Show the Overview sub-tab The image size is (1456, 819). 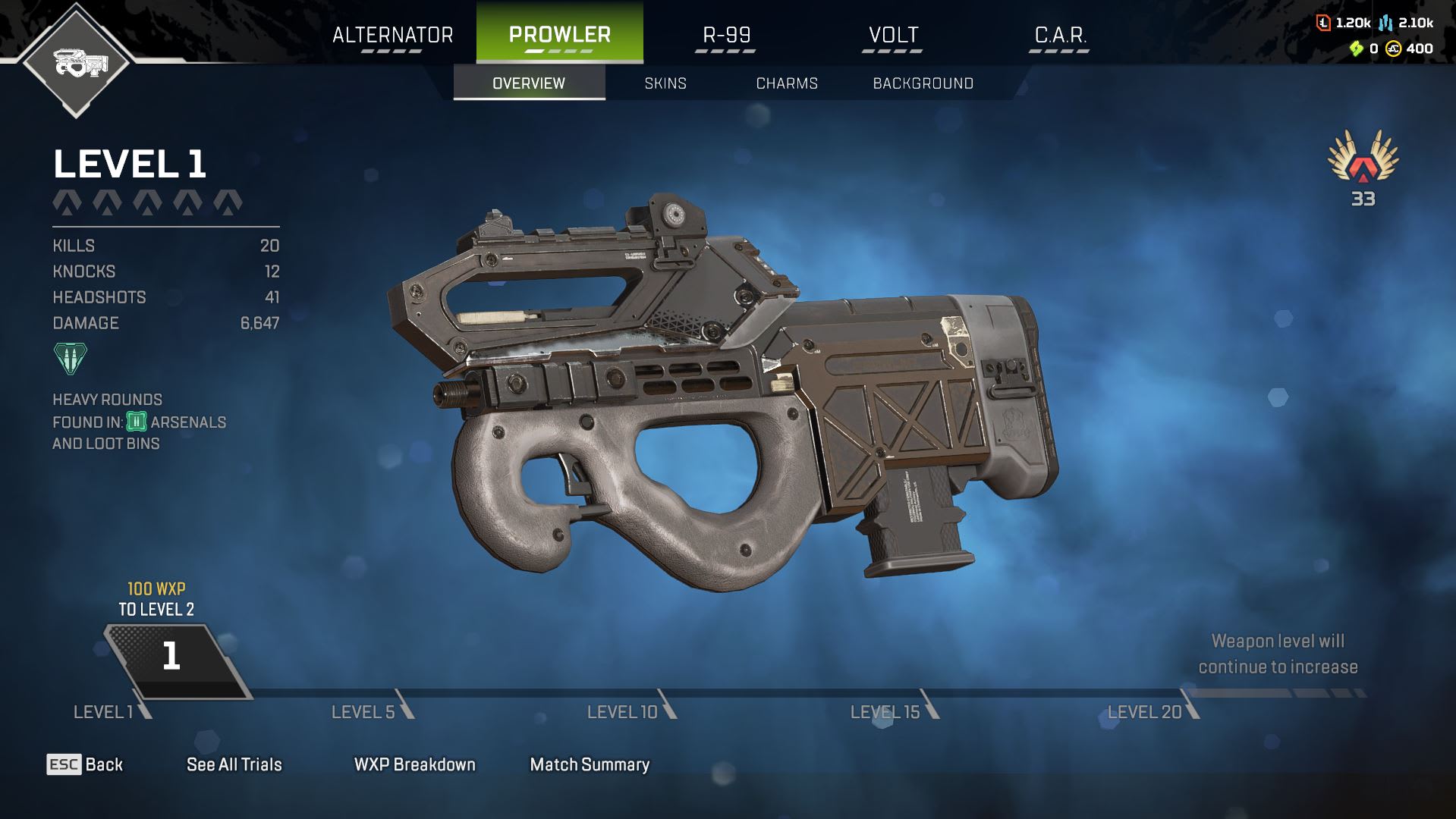[529, 83]
